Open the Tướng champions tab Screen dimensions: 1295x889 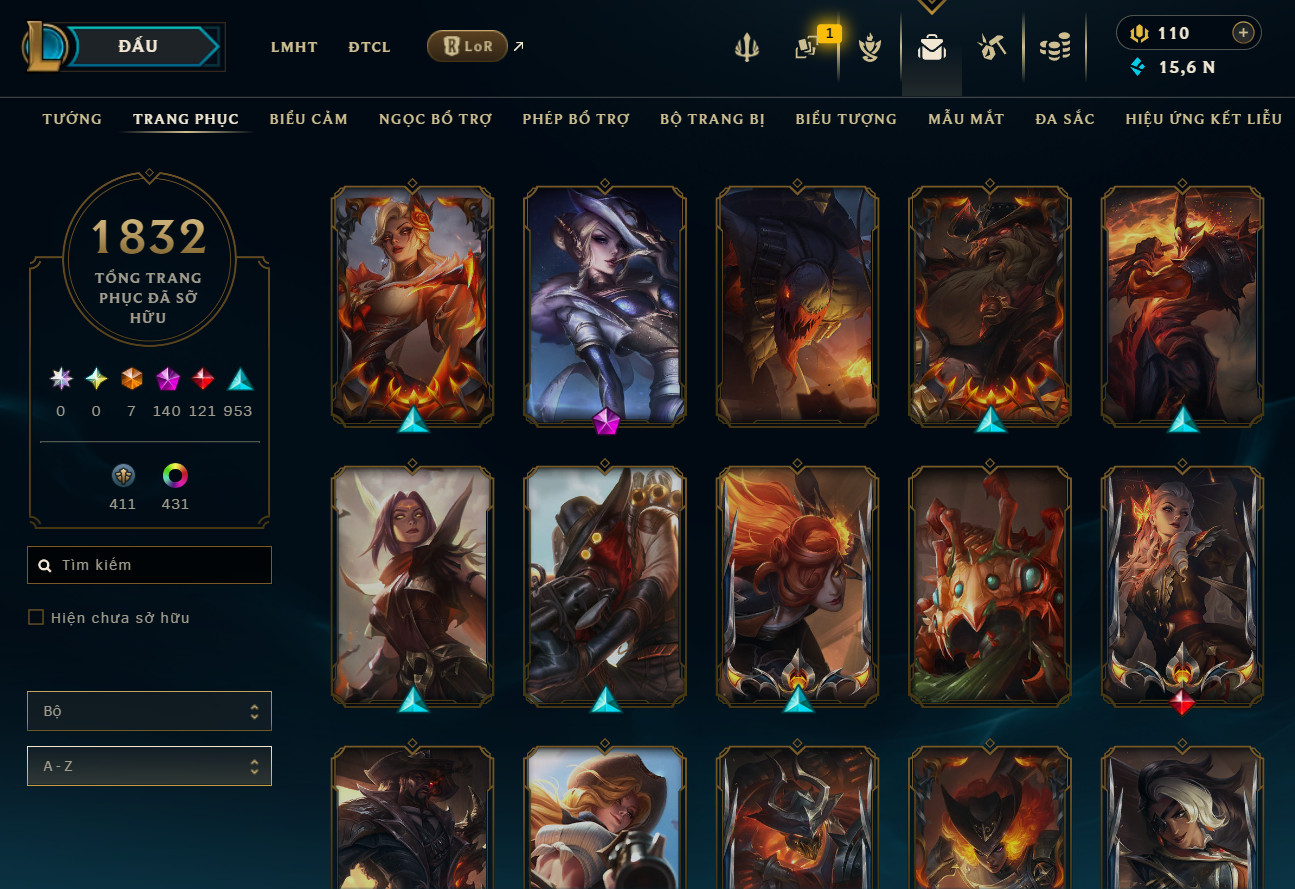(x=72, y=119)
